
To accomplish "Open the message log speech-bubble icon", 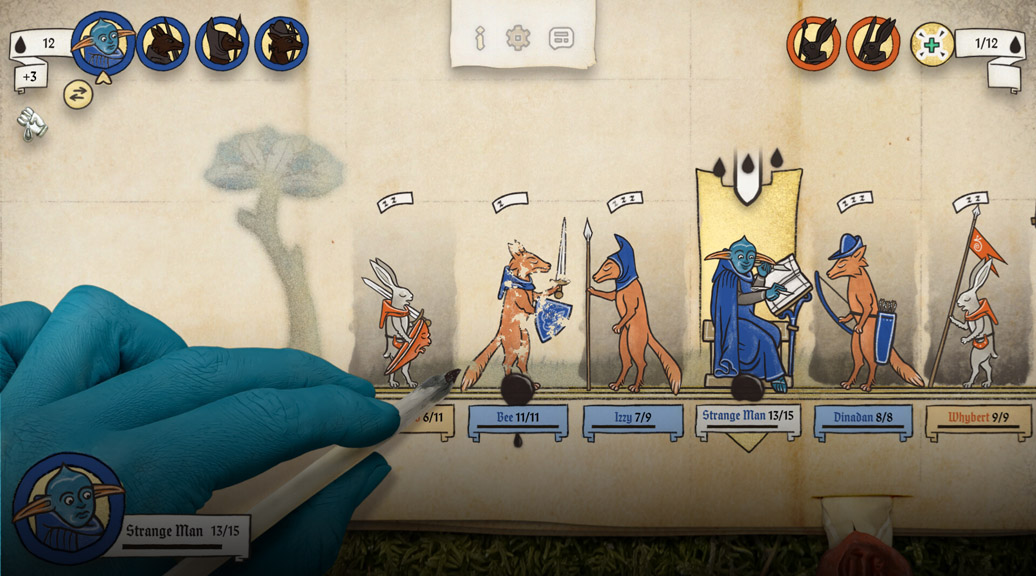I will 561,38.
